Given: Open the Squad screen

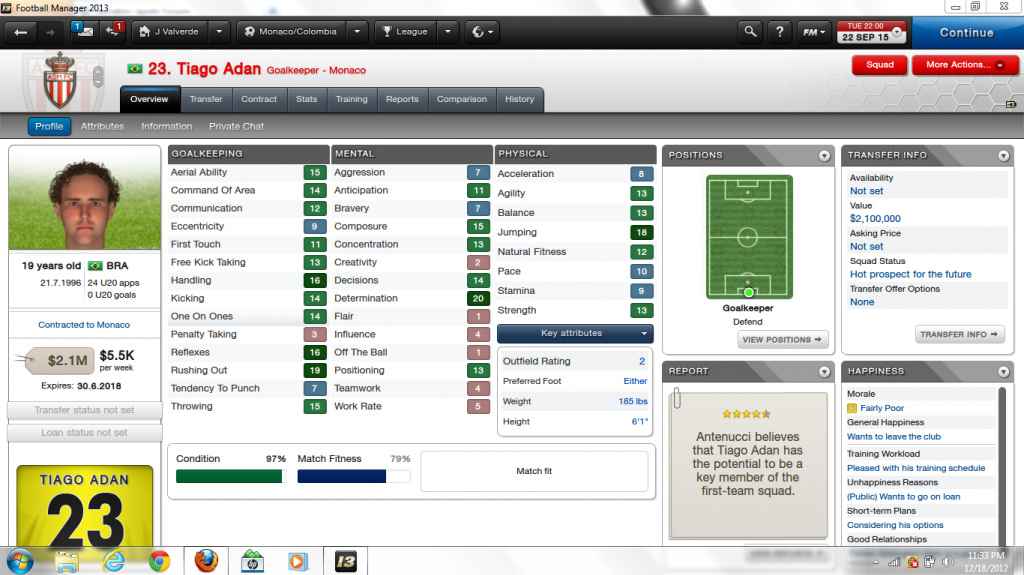Looking at the screenshot, I should (x=879, y=65).
